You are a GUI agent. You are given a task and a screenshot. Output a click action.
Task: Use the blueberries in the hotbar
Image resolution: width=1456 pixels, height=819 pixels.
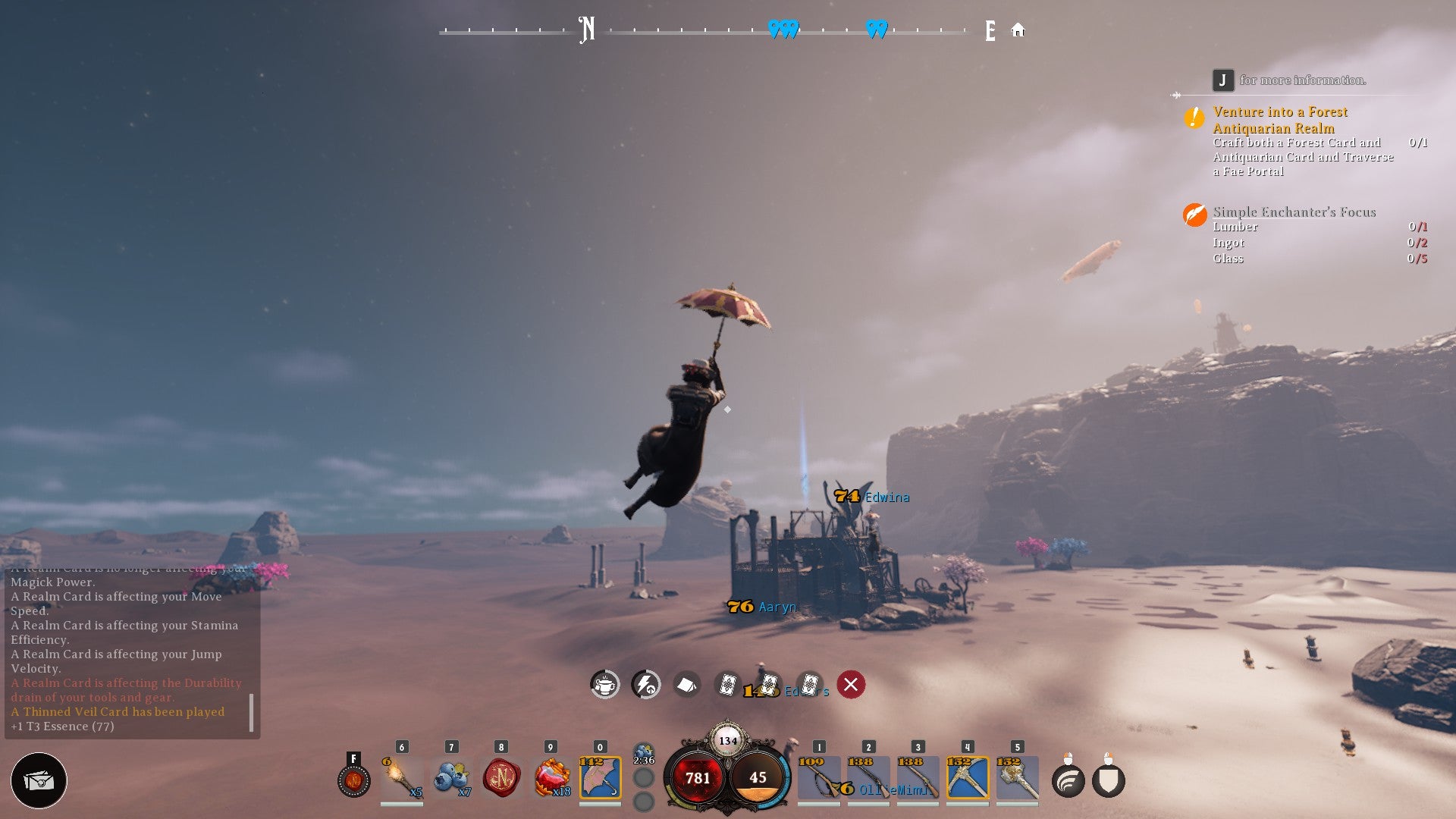pos(452,778)
